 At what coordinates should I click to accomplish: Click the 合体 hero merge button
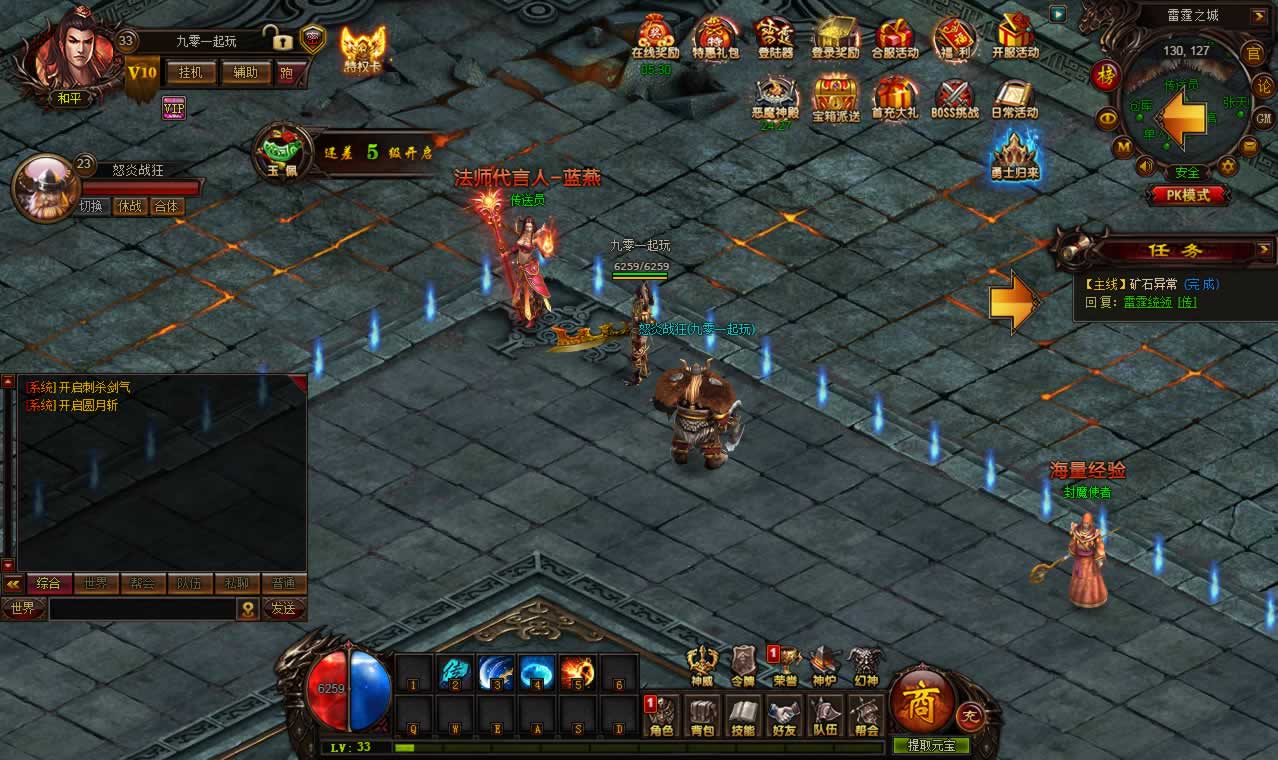(166, 207)
